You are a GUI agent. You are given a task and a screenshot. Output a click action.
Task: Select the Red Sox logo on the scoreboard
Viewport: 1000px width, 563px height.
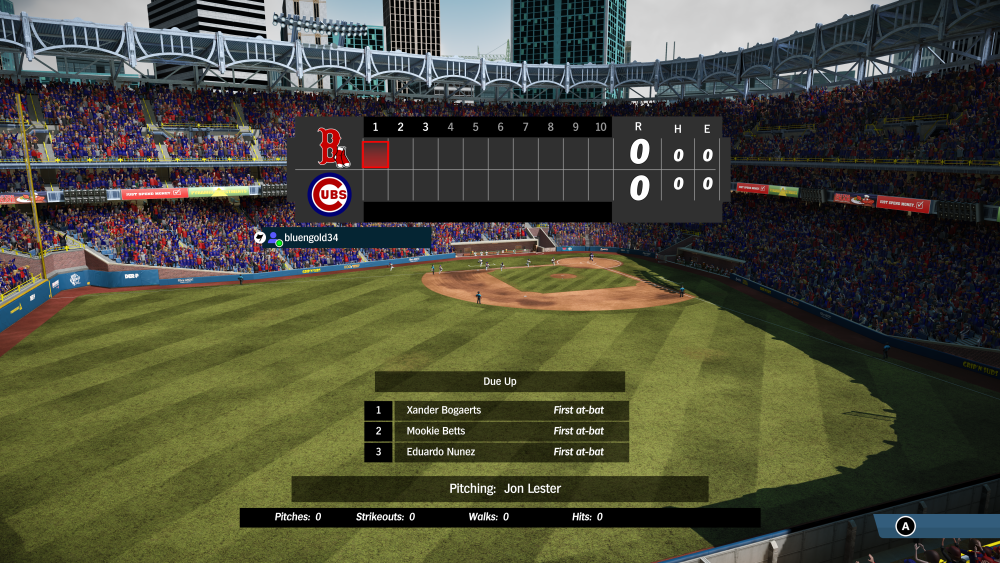tap(332, 147)
